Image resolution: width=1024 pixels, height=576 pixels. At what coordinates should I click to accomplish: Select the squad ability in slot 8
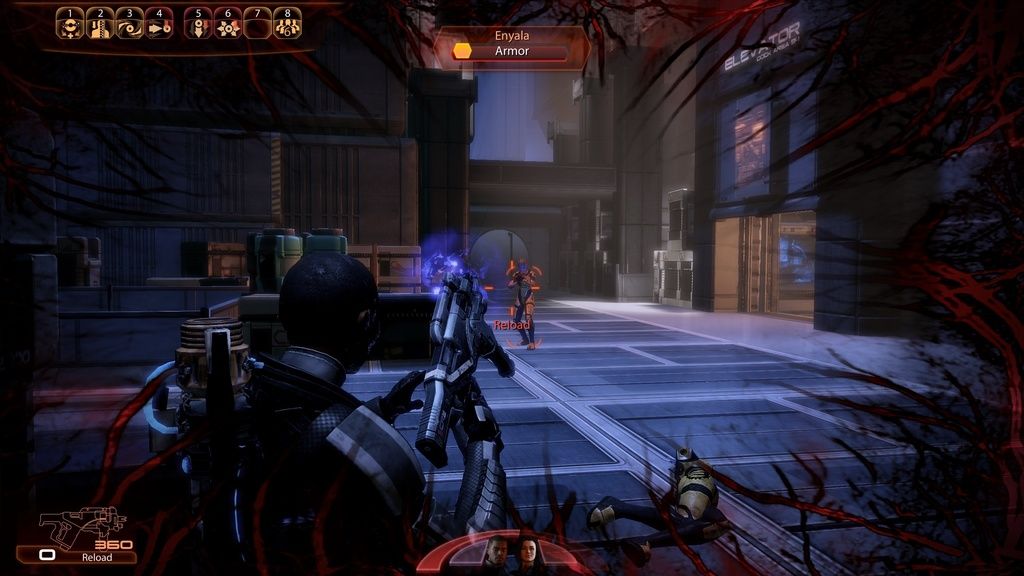tap(288, 24)
